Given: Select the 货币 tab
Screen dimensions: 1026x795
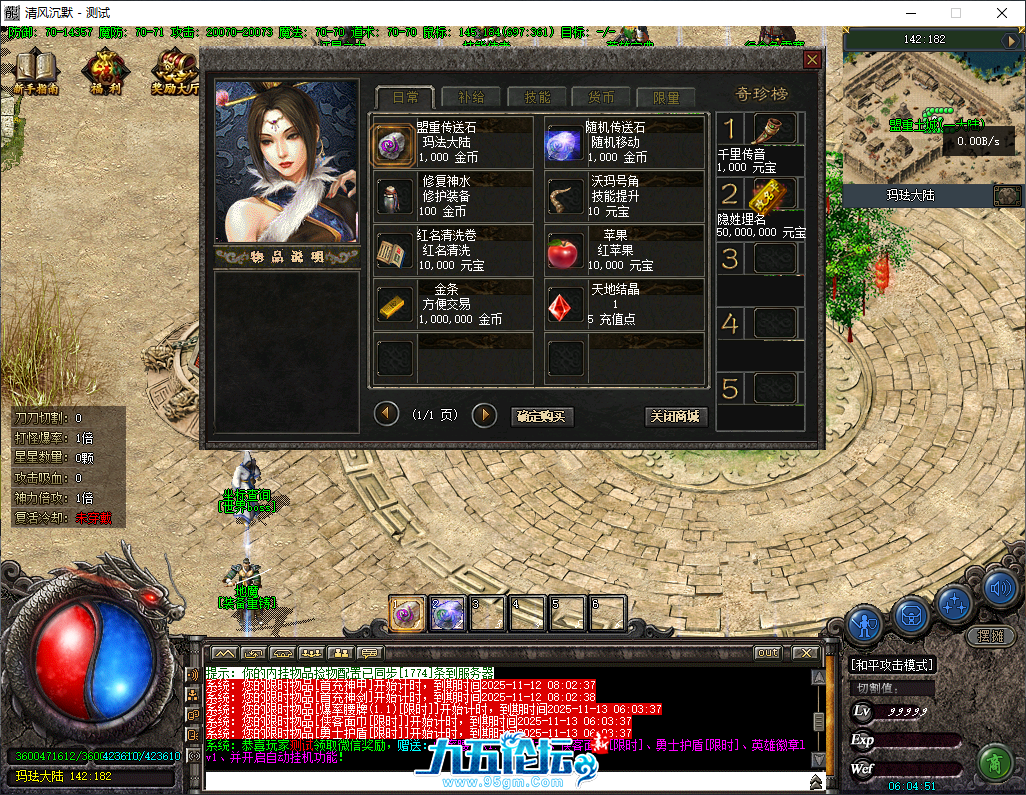Looking at the screenshot, I should click(x=601, y=97).
